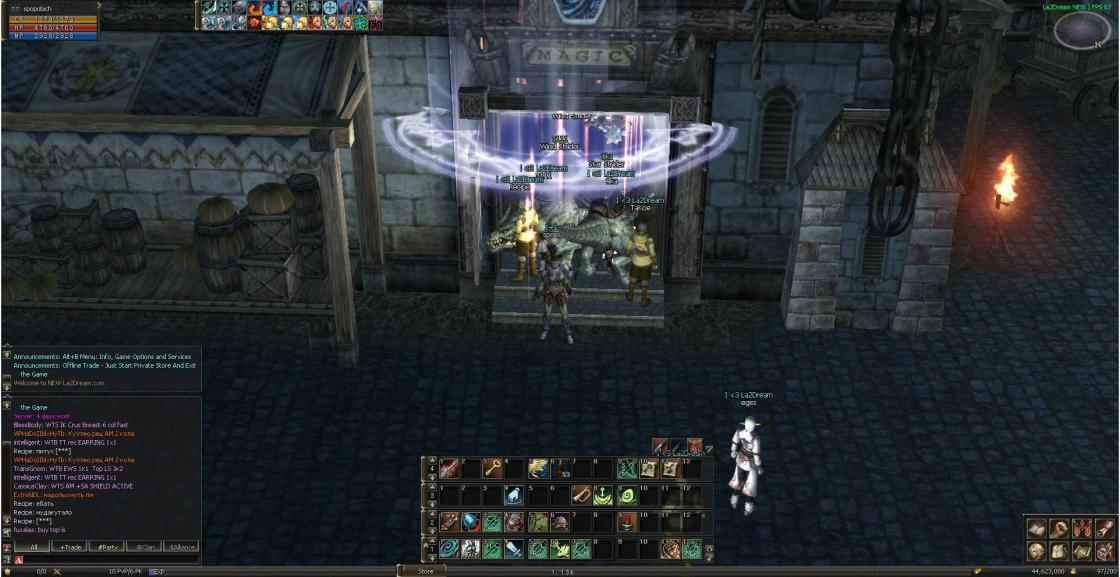
Task: Activate the blue swirl skill in bar 1
Action: tap(447, 549)
